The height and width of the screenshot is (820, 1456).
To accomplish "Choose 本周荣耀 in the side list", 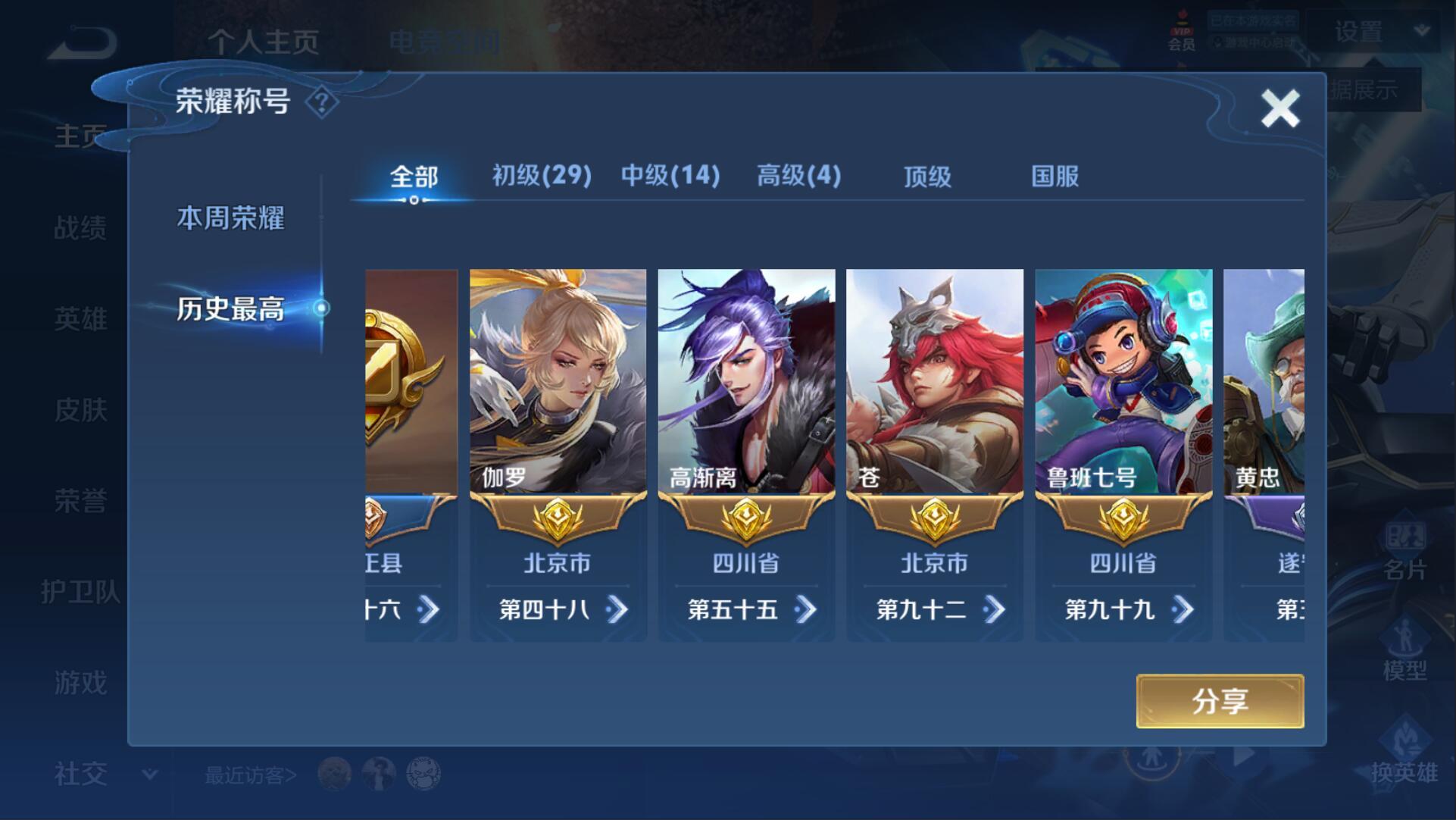I will click(x=231, y=218).
